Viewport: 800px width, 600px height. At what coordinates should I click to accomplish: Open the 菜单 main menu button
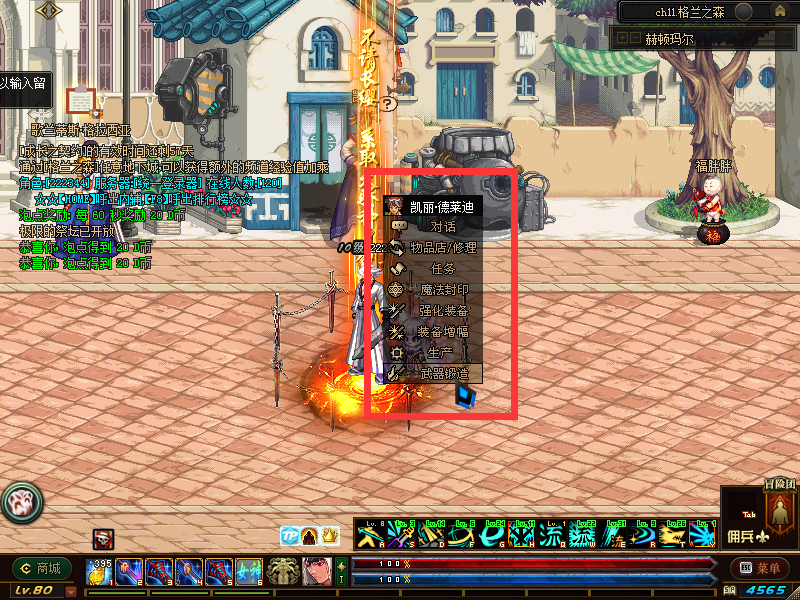pyautogui.click(x=758, y=568)
